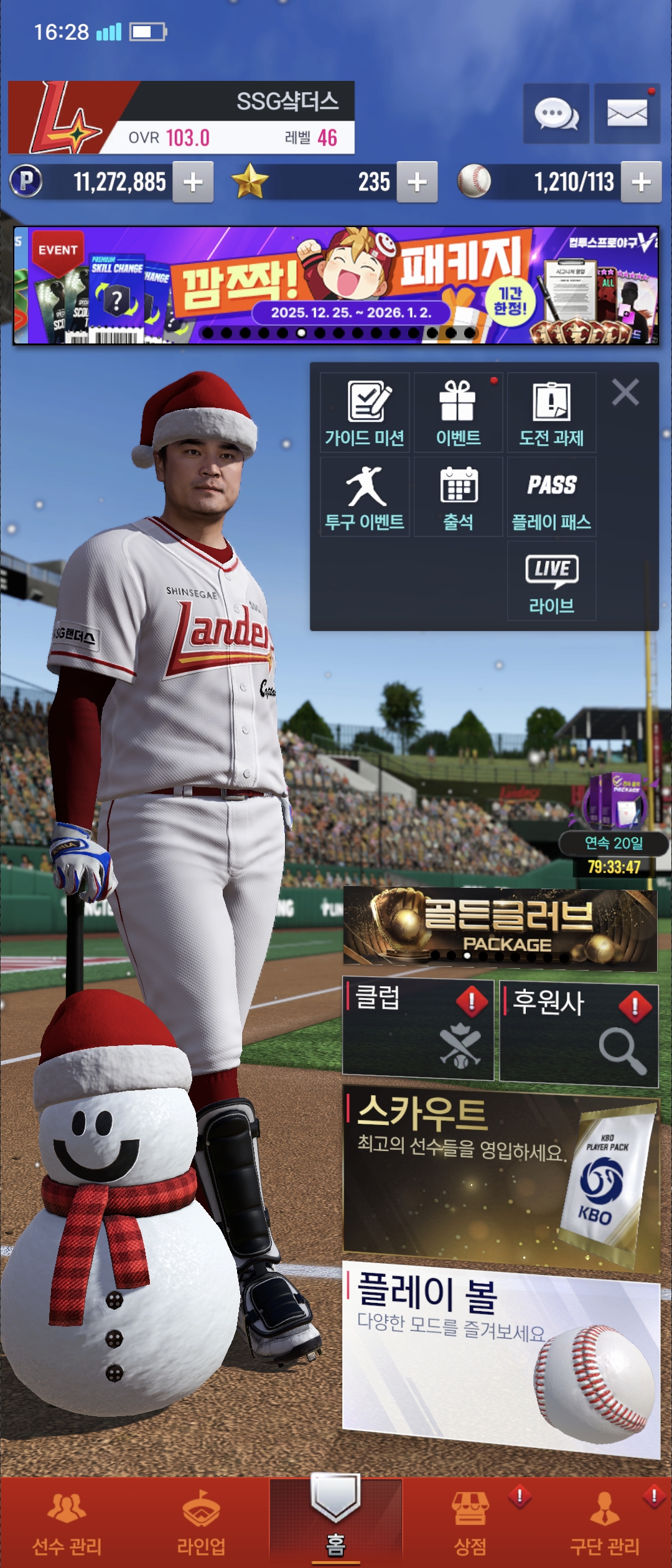
Task: Open the mailbox envelope icon
Action: (x=627, y=114)
